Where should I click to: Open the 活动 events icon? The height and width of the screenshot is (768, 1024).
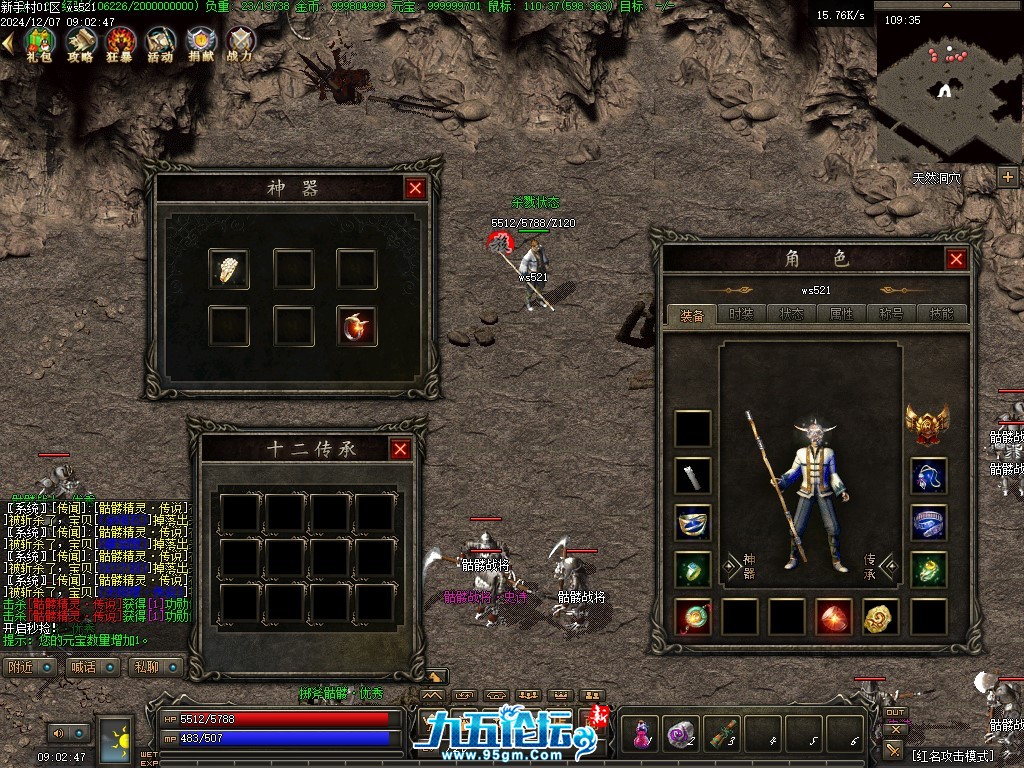pos(160,44)
